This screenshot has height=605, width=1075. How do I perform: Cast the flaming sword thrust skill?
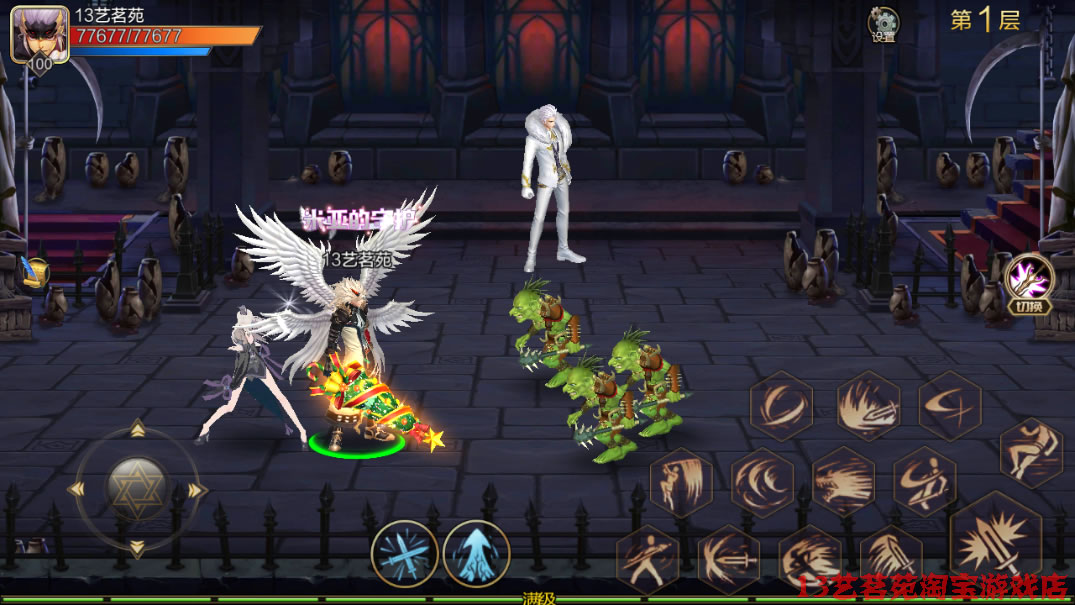(868, 405)
